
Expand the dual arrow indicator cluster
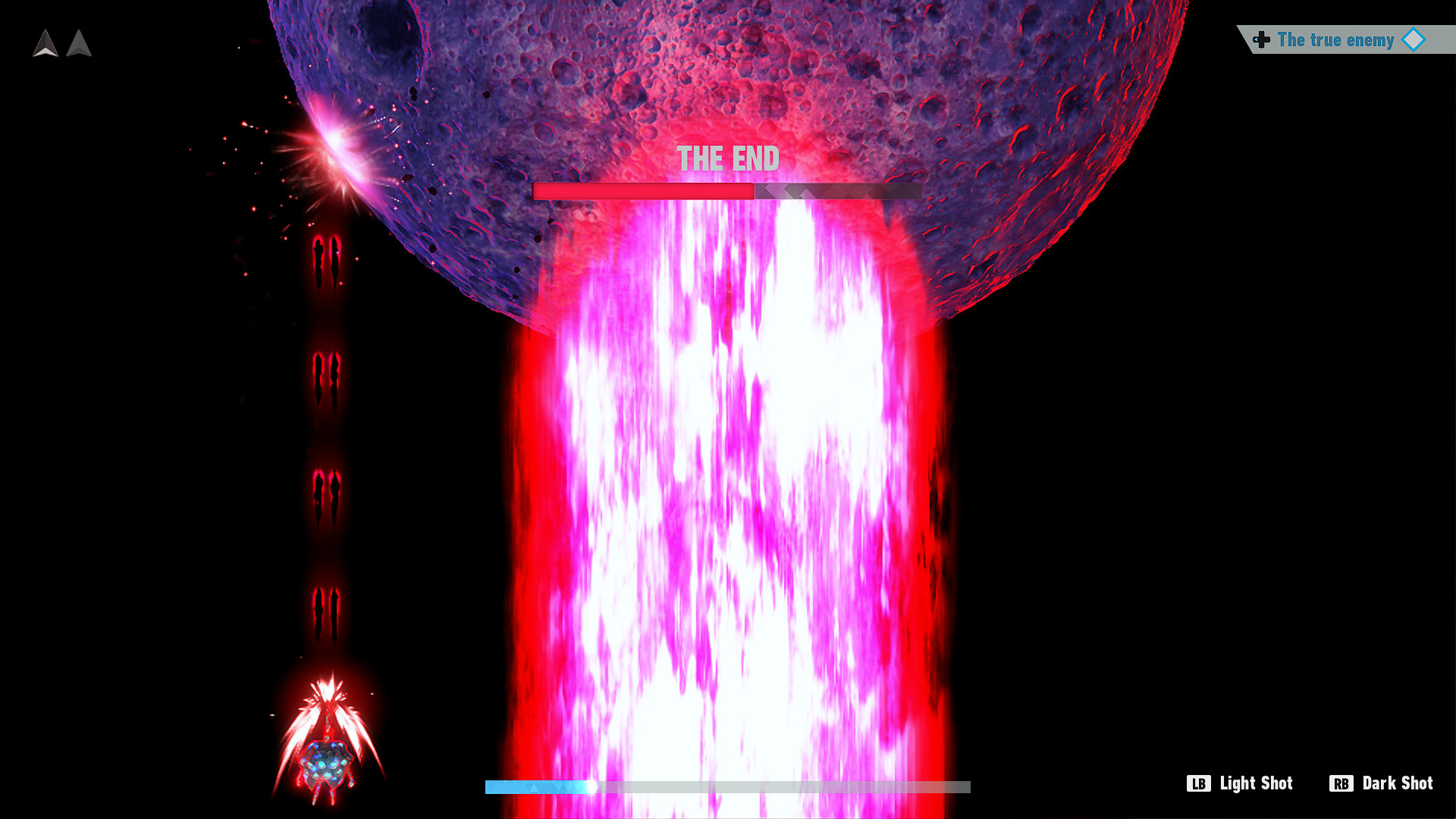pos(61,44)
